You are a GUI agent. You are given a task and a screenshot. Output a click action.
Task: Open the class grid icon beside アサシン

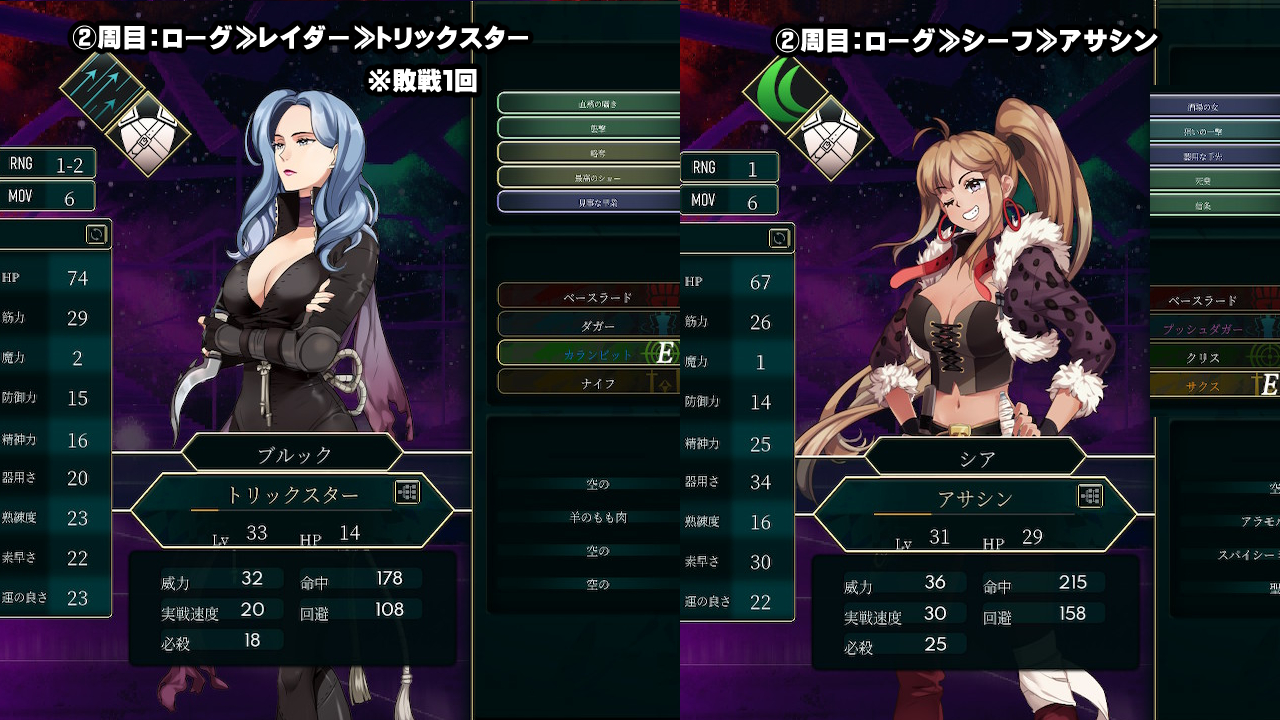point(1090,496)
